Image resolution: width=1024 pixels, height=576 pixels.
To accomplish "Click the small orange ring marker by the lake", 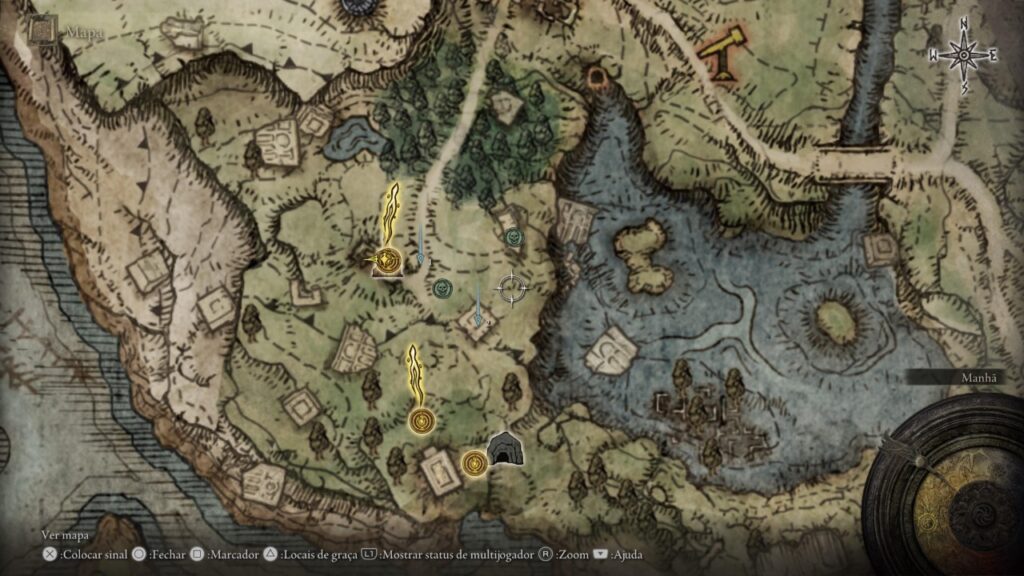I will pos(600,76).
